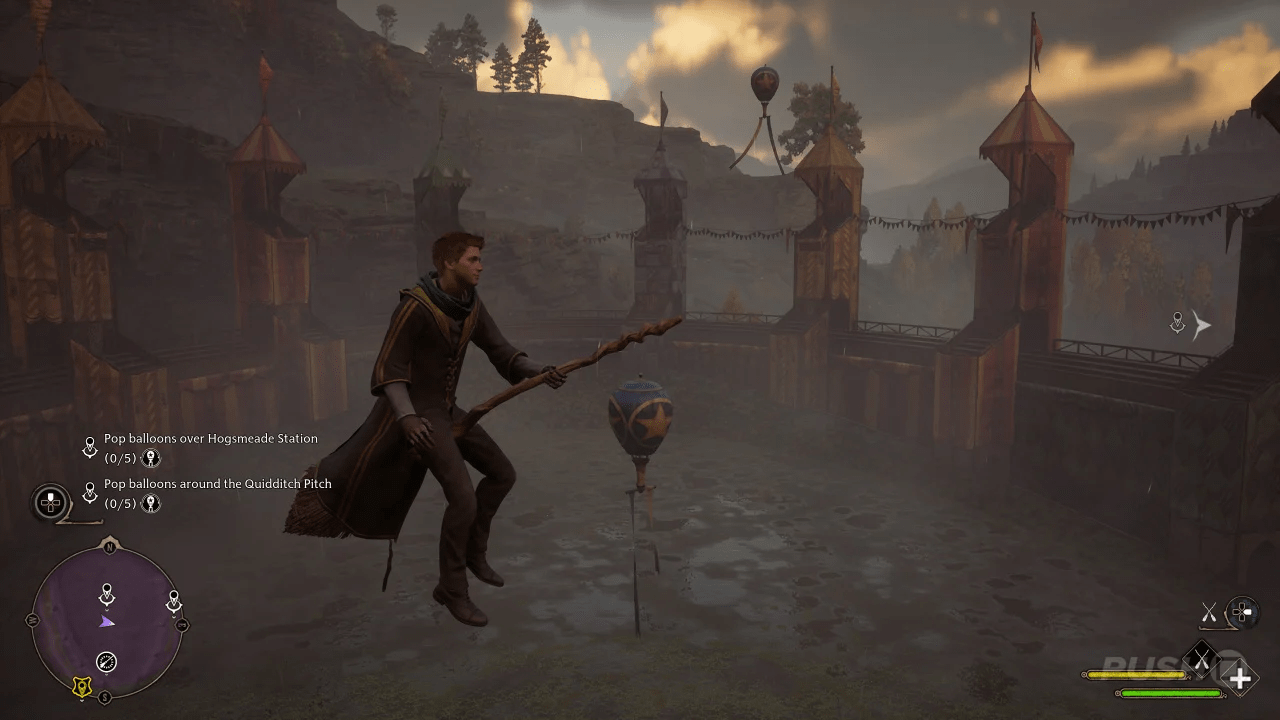Select the yellow shield quest marker on the minimap
This screenshot has height=720, width=1280.
point(82,686)
